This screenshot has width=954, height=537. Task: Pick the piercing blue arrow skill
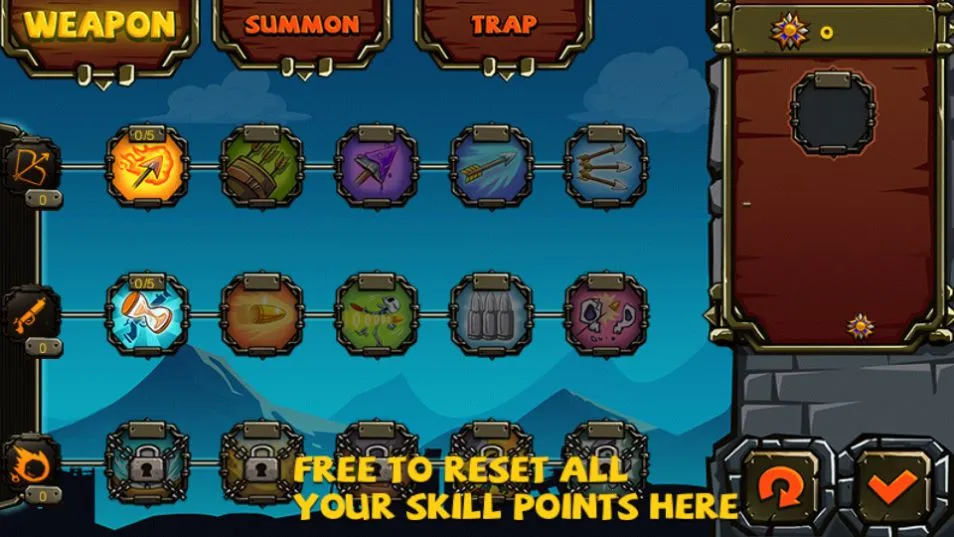click(x=490, y=167)
